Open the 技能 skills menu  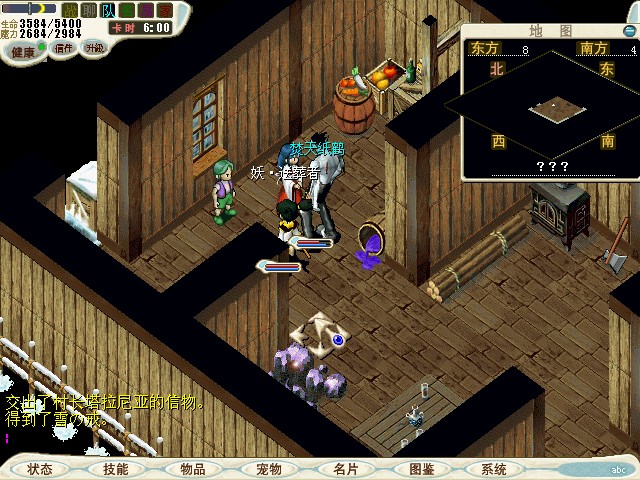115,468
